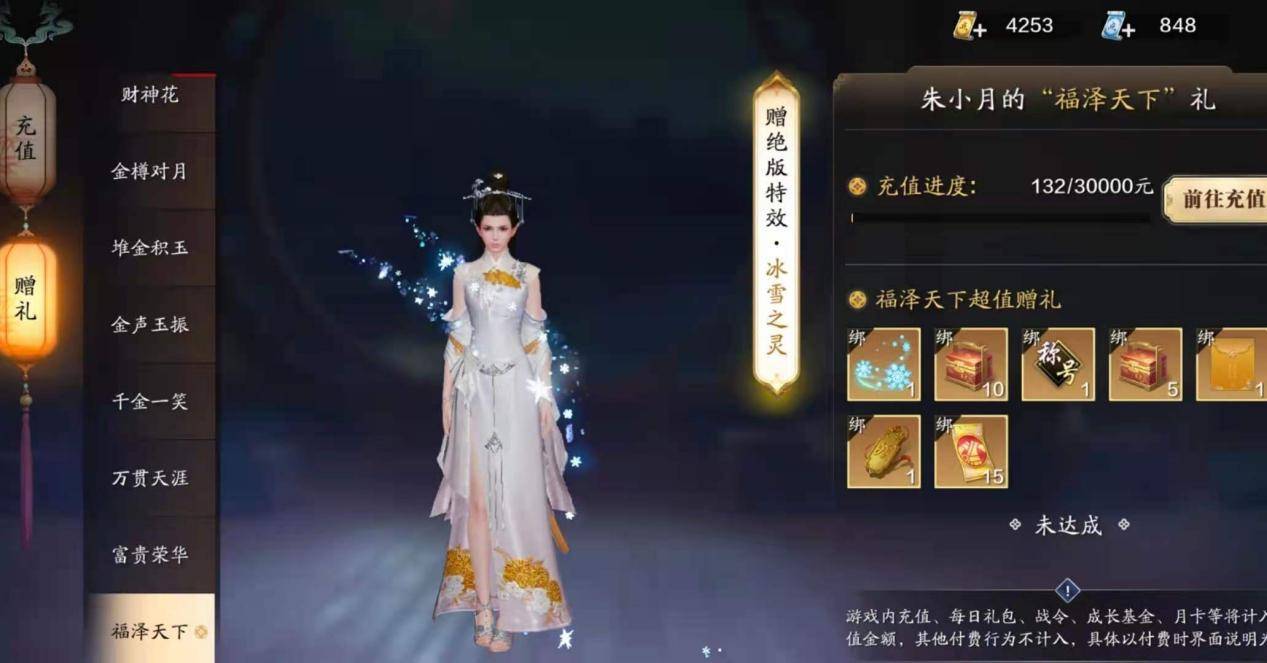Select the 福泽天下 gift tier
1267x663 pixels.
pyautogui.click(x=150, y=631)
